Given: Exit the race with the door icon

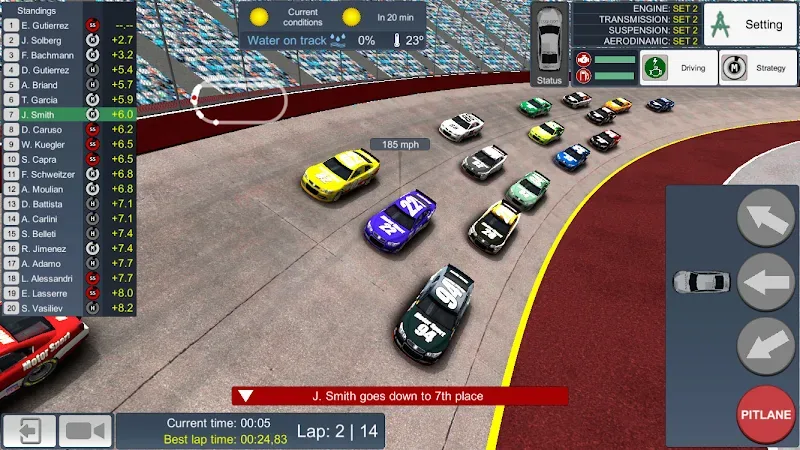Looking at the screenshot, I should [x=29, y=431].
